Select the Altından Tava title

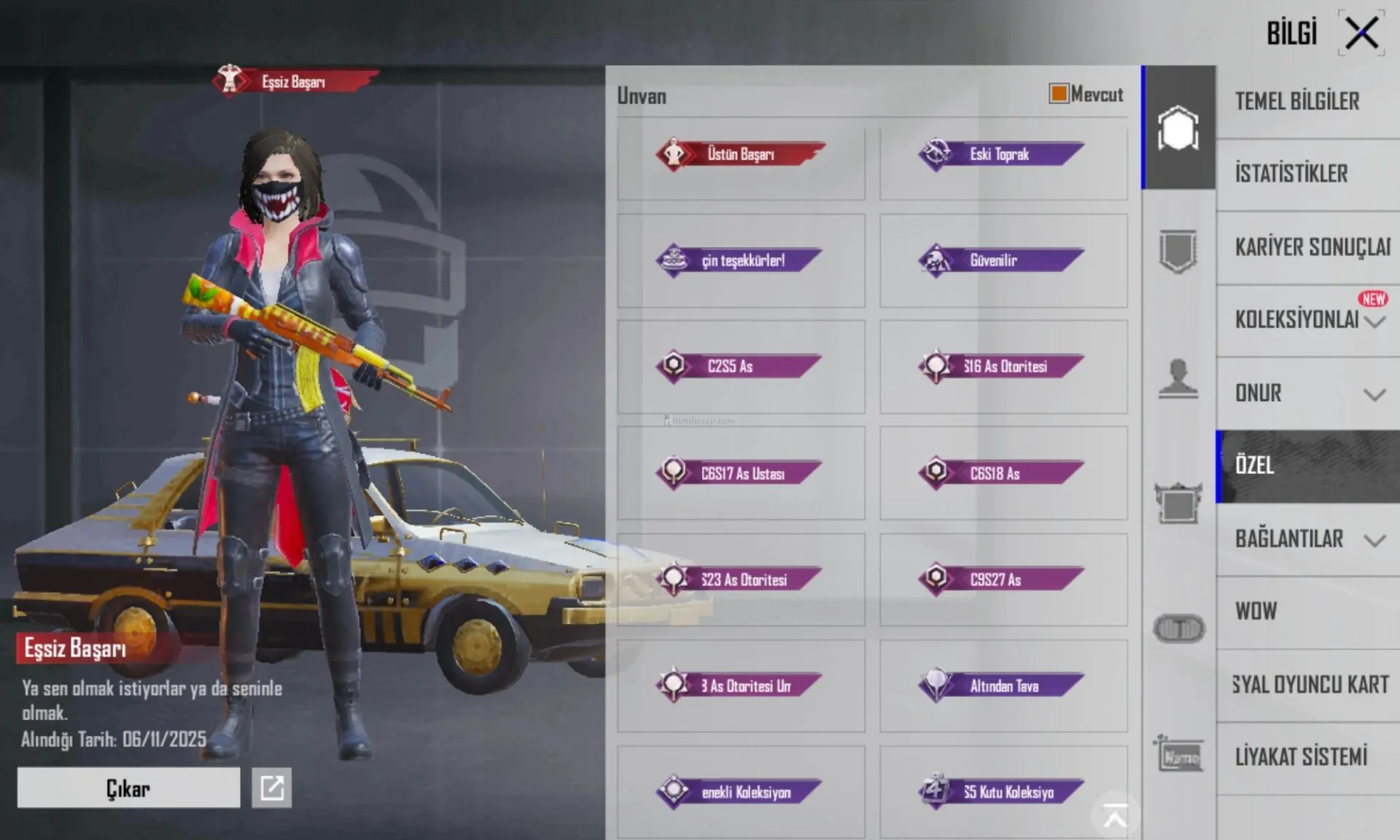point(1003,685)
